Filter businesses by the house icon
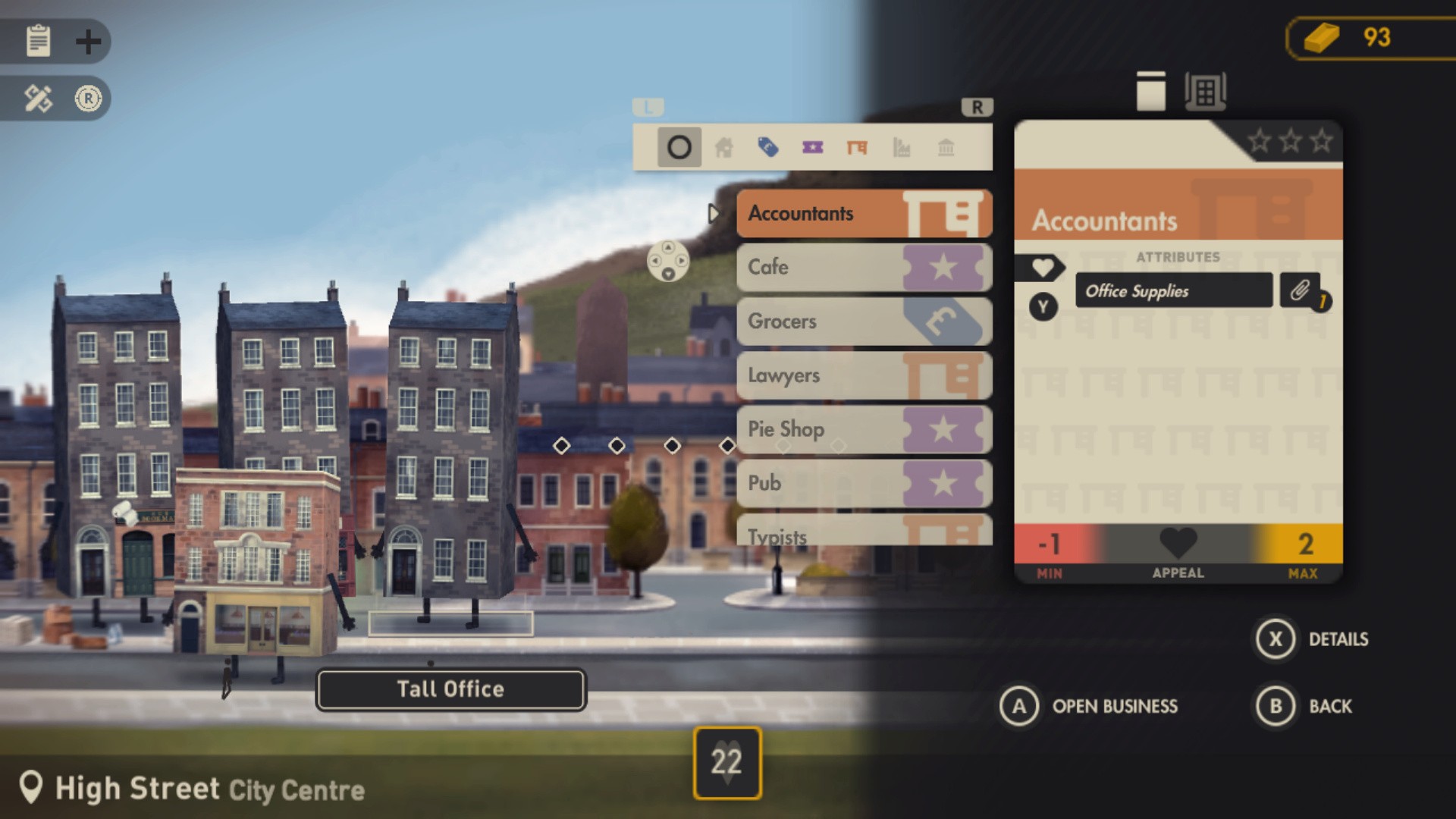The image size is (1456, 819). [723, 147]
